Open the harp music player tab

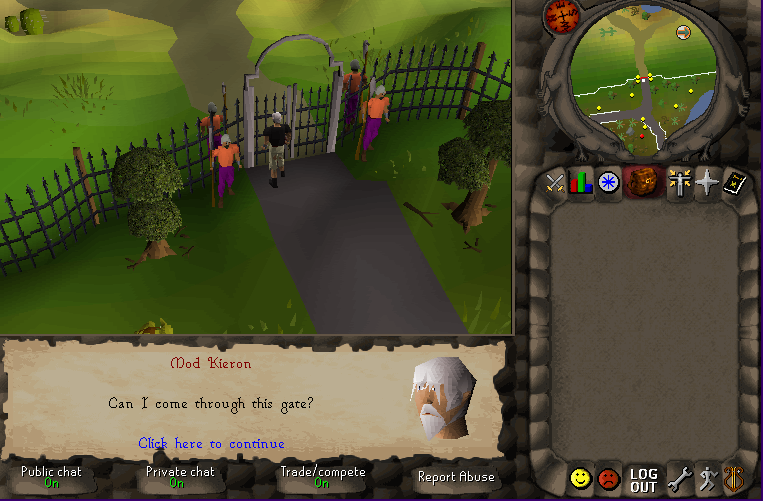pyautogui.click(x=734, y=478)
